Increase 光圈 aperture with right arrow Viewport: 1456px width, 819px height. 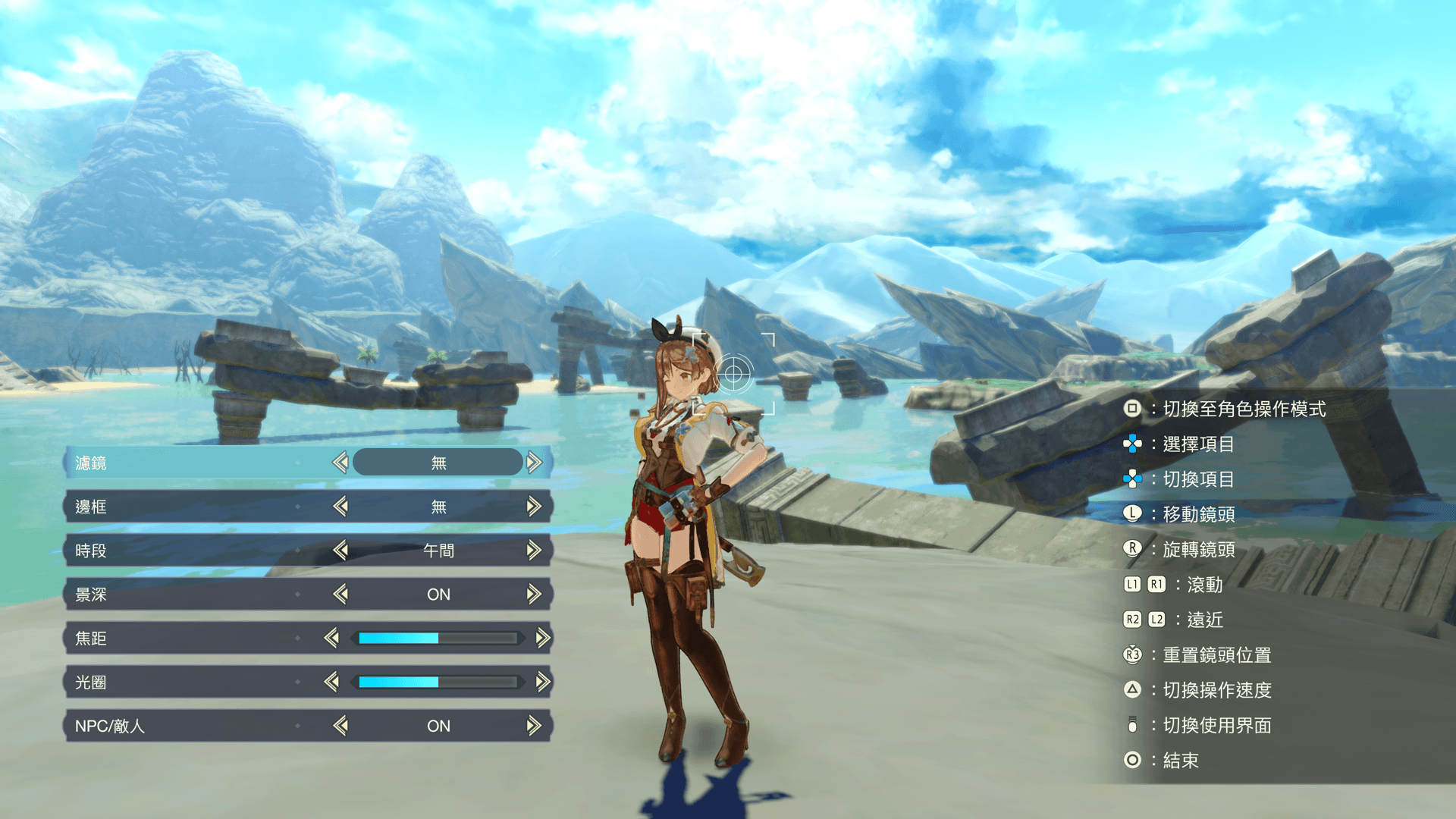pyautogui.click(x=543, y=682)
